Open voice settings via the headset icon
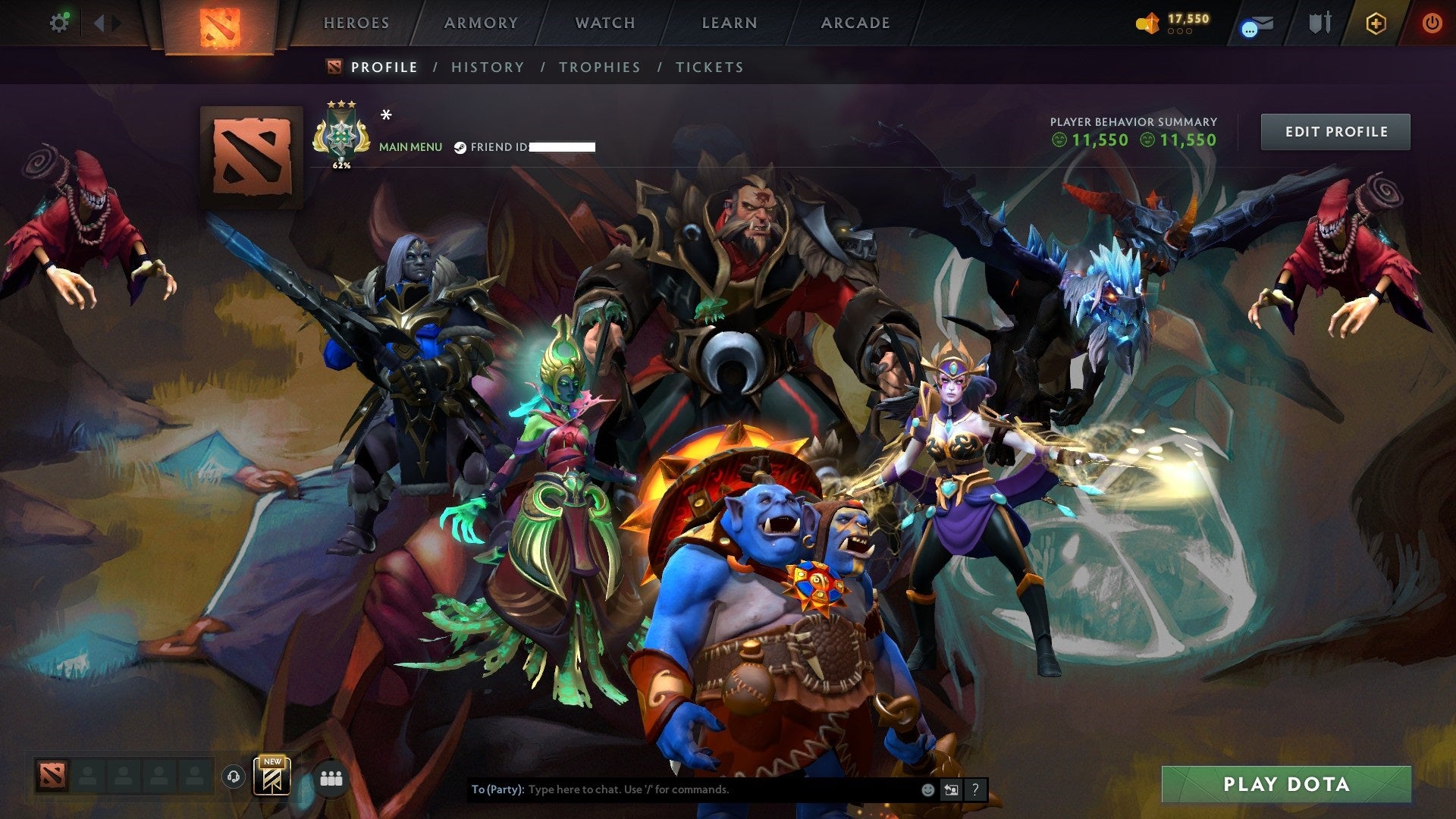Image resolution: width=1456 pixels, height=819 pixels. [233, 776]
